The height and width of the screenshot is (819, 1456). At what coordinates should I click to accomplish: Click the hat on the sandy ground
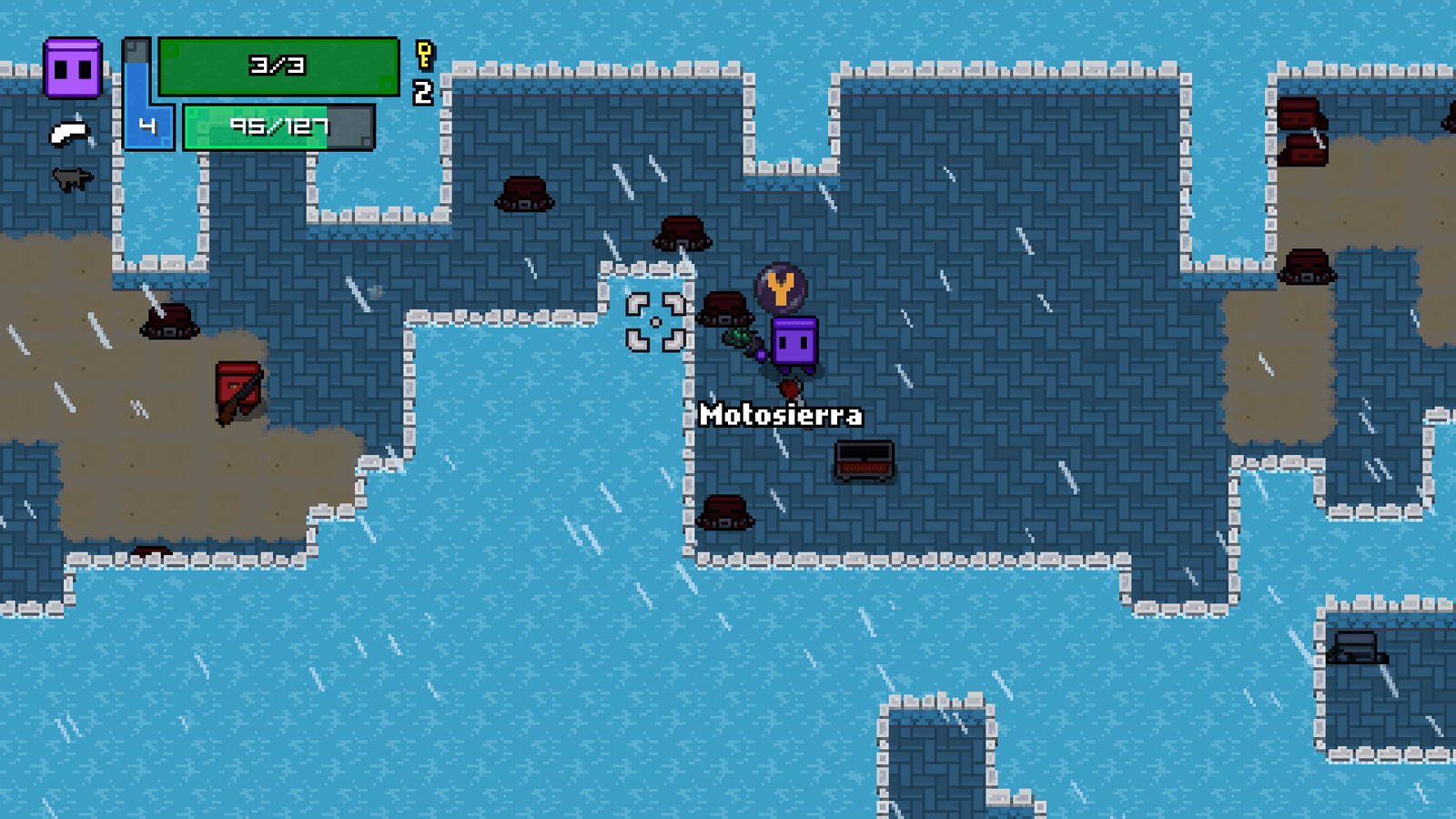point(168,324)
